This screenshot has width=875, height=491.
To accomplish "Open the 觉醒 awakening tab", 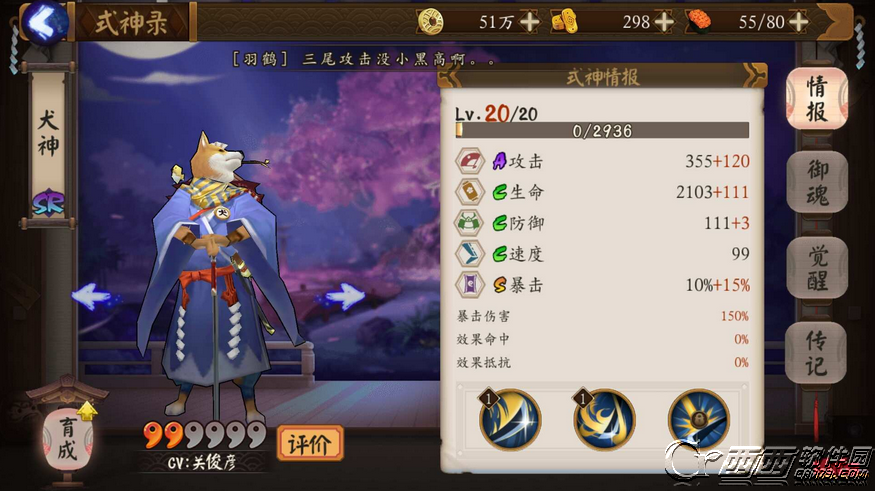I will [817, 267].
